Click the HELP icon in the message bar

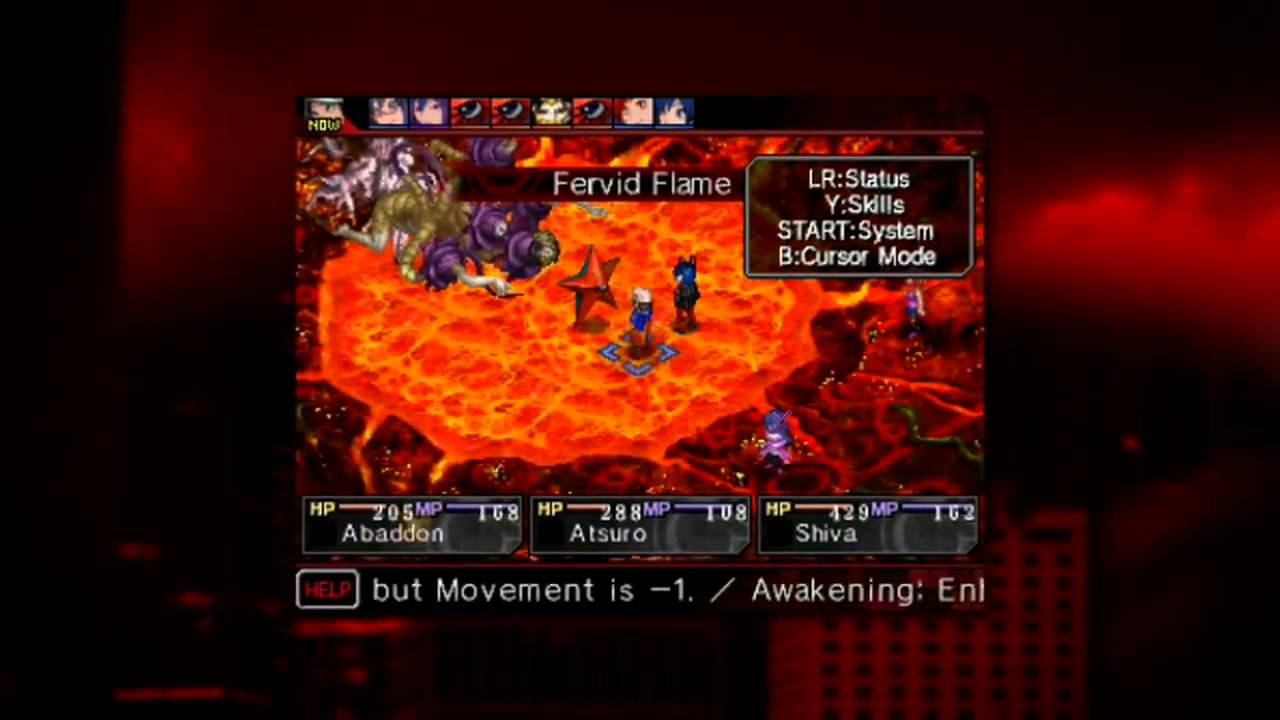pyautogui.click(x=327, y=590)
